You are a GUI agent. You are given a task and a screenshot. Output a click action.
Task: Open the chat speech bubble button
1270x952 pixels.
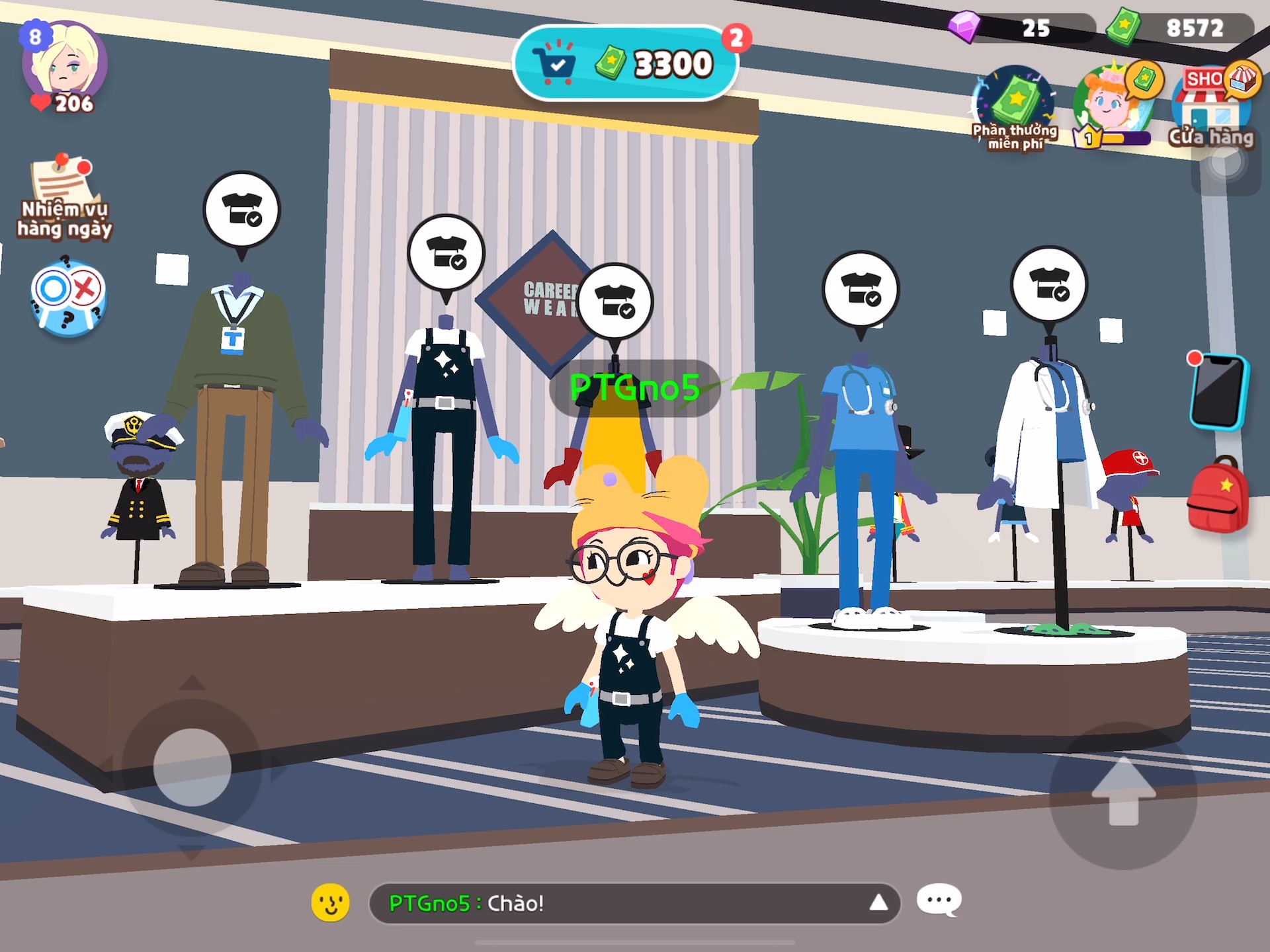(x=939, y=900)
